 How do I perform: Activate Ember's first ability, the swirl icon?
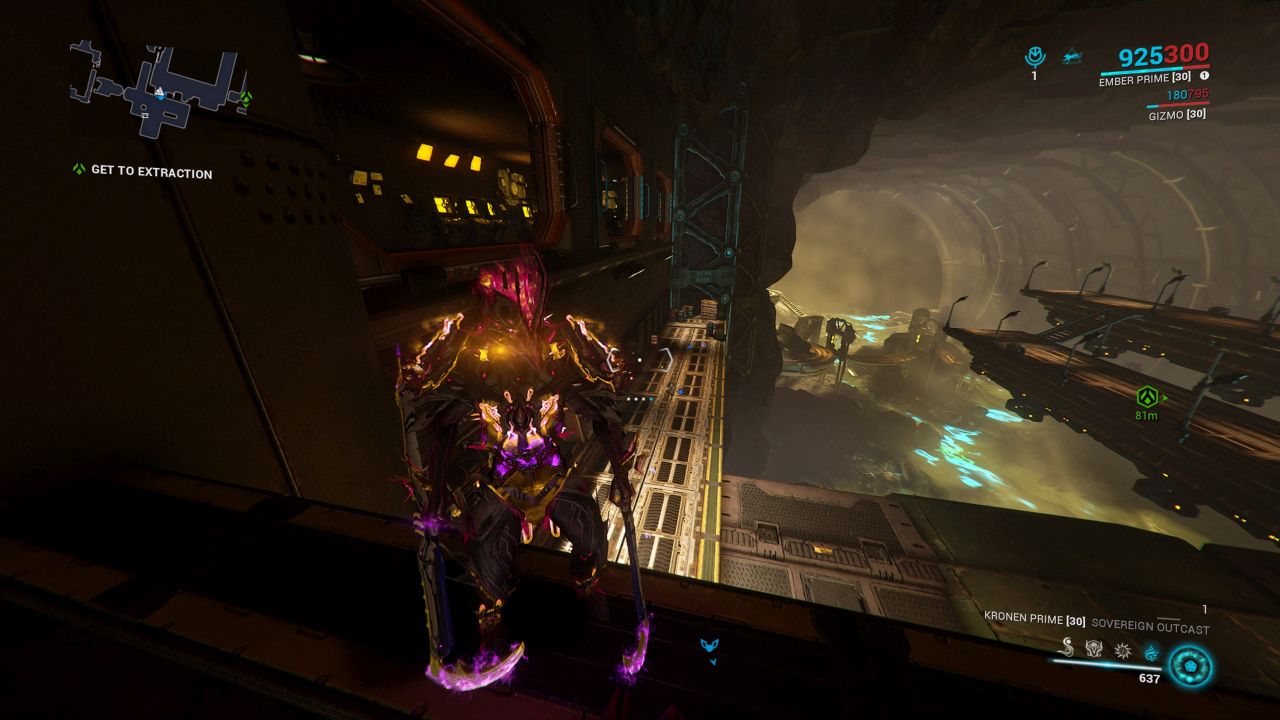pyautogui.click(x=1068, y=647)
